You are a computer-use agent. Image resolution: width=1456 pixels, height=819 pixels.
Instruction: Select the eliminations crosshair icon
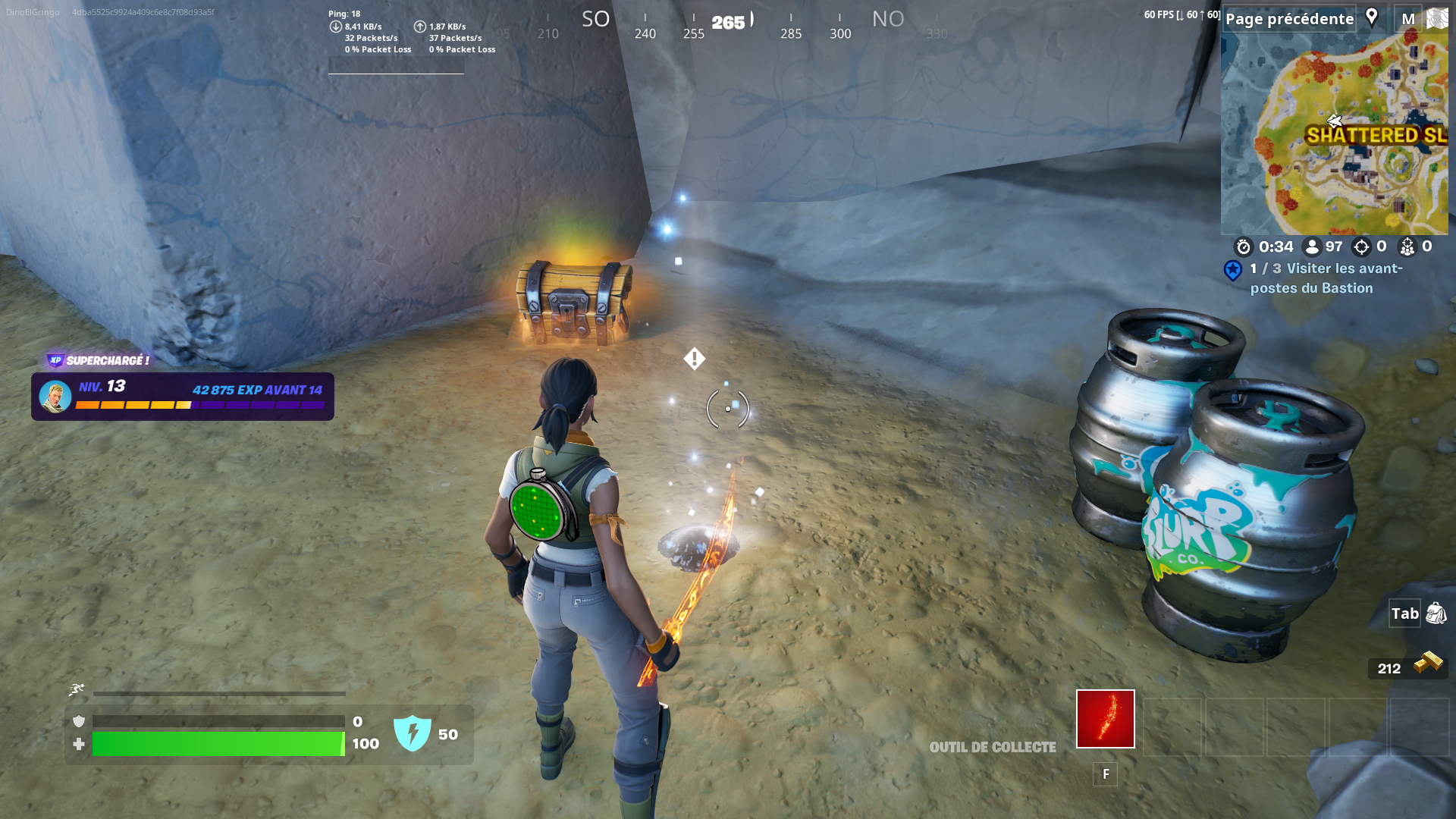click(1360, 246)
